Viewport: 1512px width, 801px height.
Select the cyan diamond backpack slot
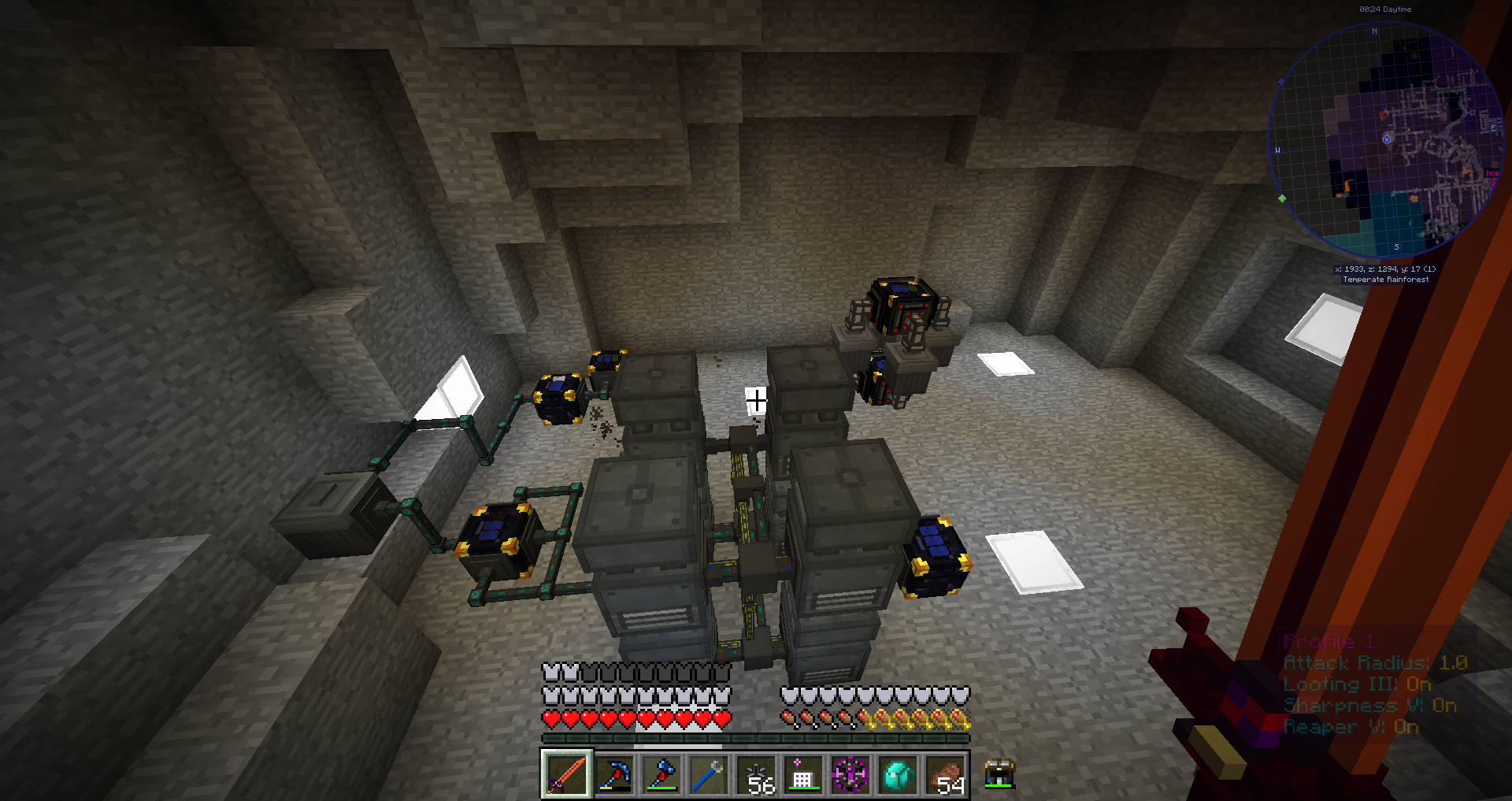point(898,774)
